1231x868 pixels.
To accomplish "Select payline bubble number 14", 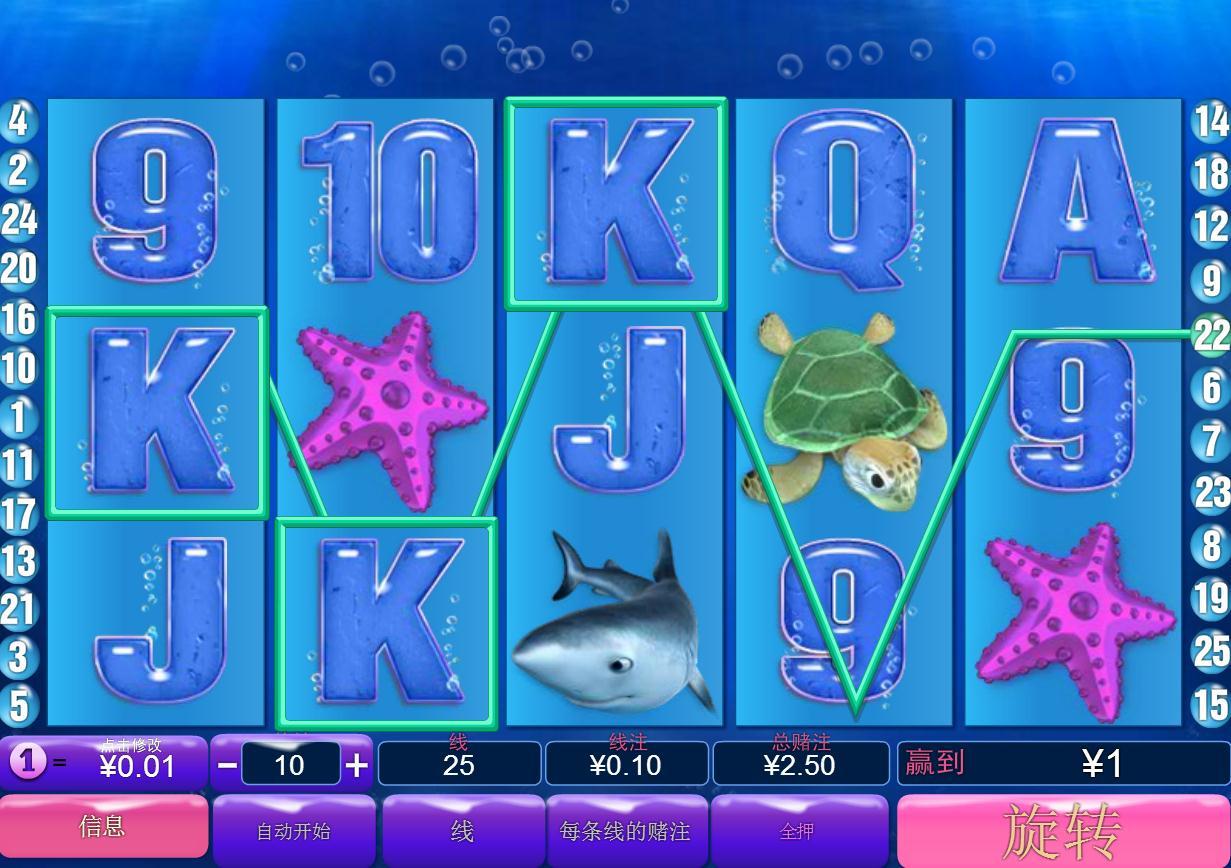I will point(1211,122).
